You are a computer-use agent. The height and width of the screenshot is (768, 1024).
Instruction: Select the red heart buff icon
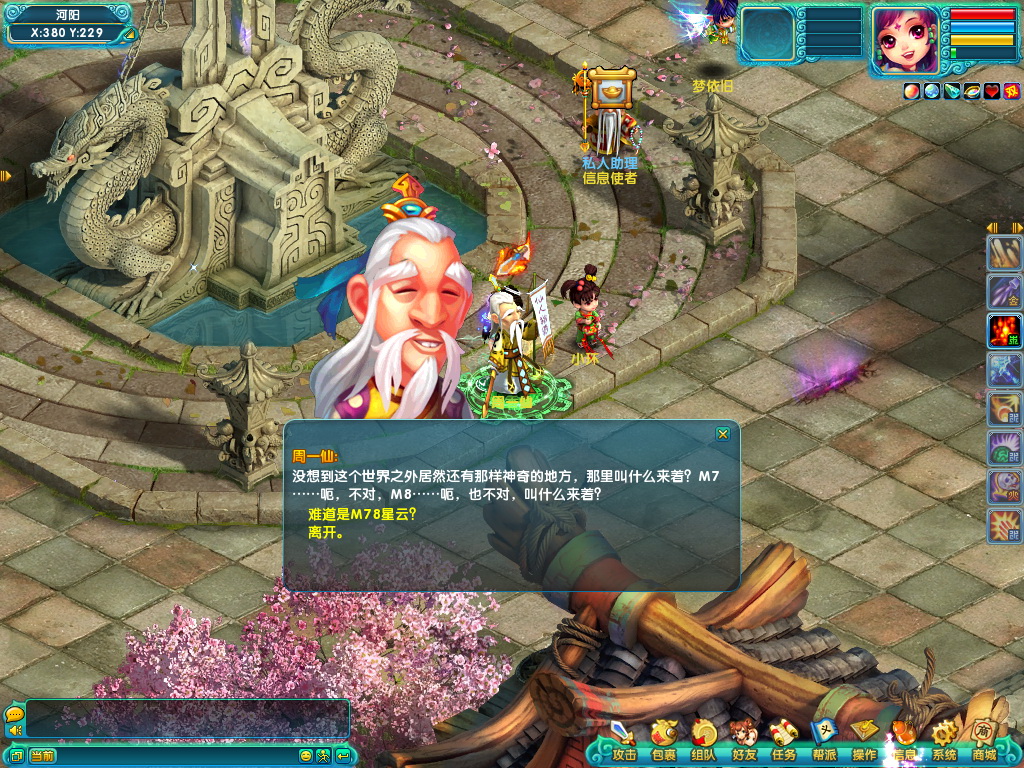(992, 91)
